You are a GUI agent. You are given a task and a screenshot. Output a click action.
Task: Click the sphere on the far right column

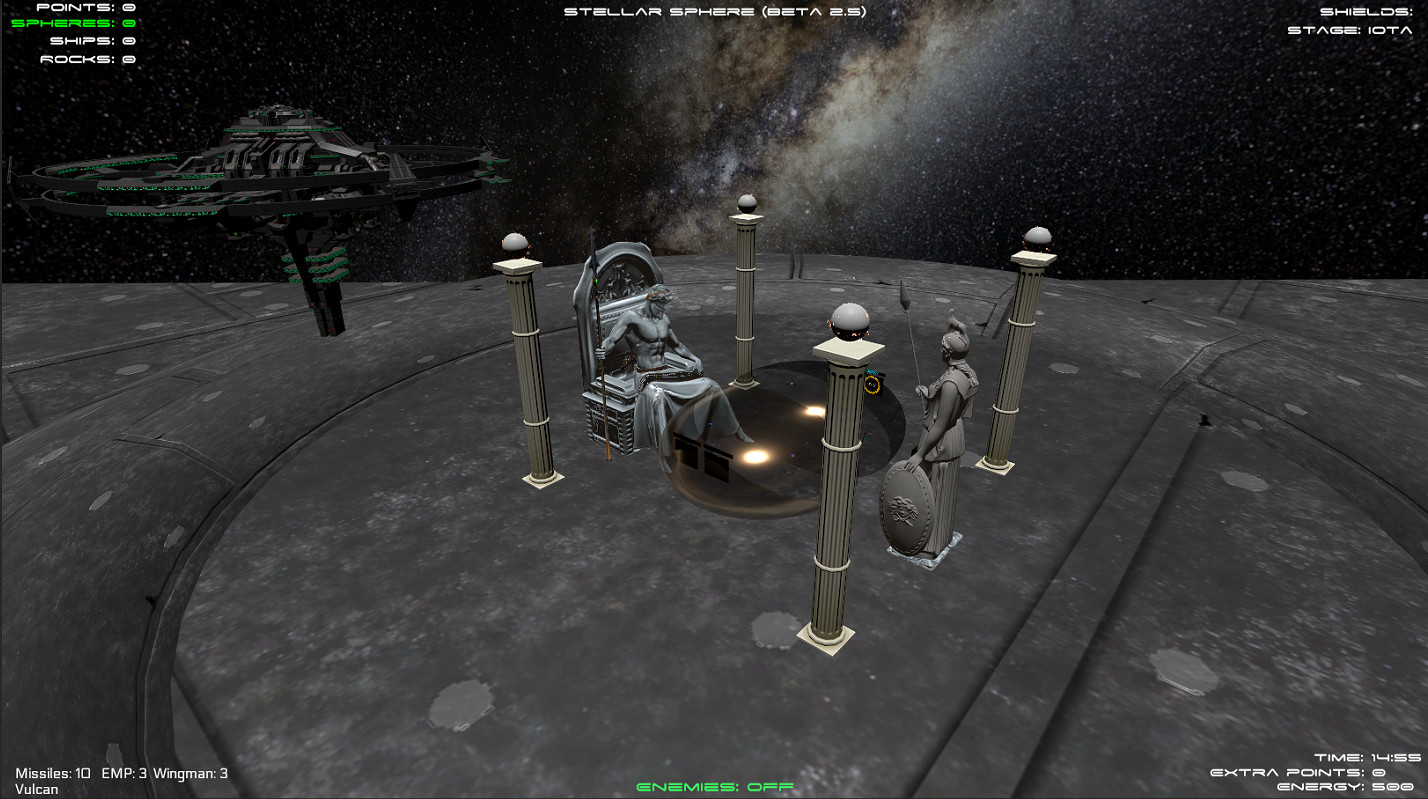(1037, 234)
